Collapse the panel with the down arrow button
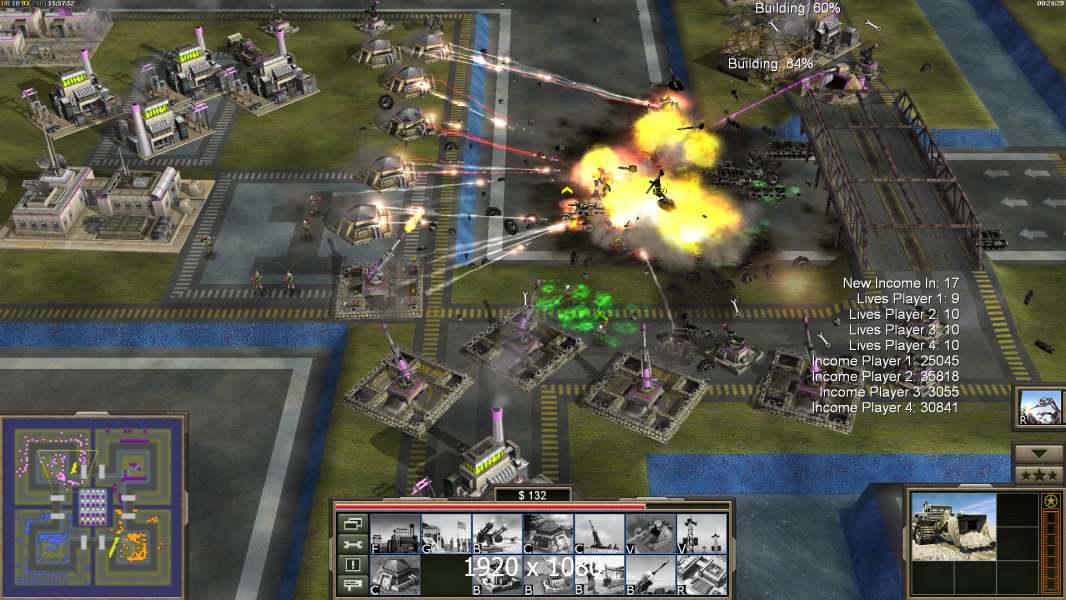The image size is (1066, 600). [1038, 453]
